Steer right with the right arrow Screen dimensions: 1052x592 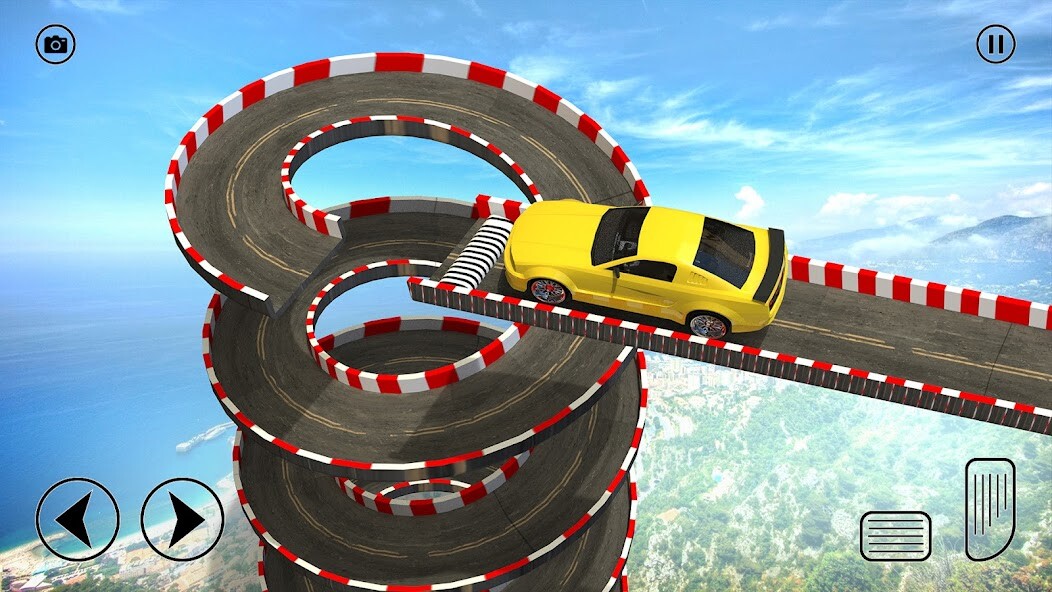(182, 519)
